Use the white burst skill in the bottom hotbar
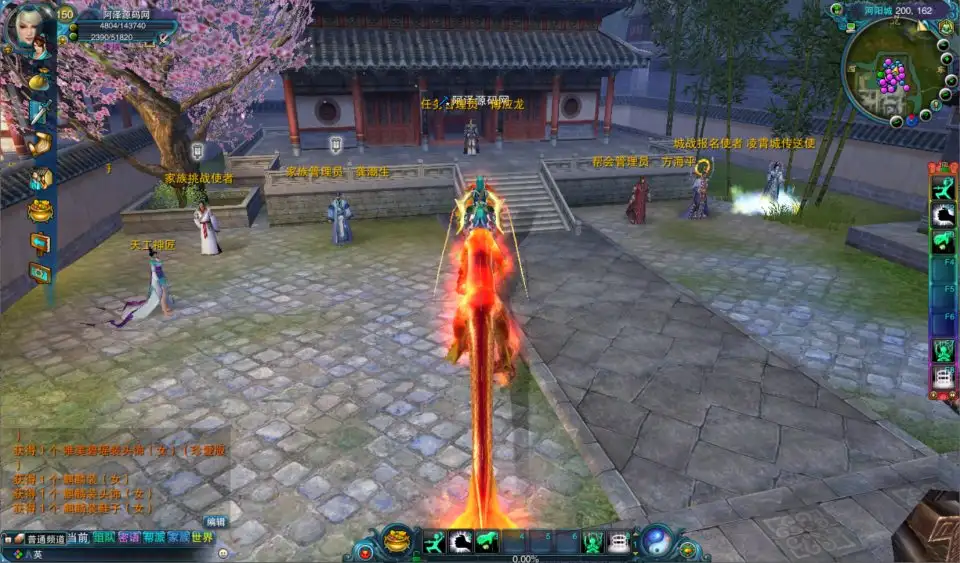 pyautogui.click(x=460, y=542)
